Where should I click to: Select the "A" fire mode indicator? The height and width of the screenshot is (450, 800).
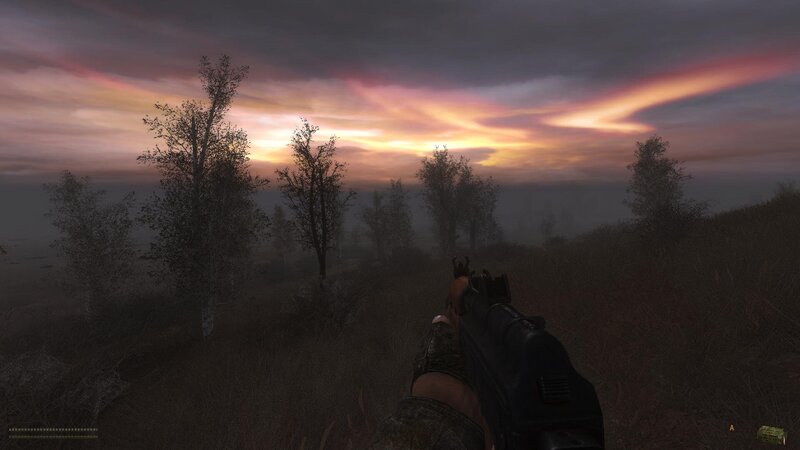point(732,429)
